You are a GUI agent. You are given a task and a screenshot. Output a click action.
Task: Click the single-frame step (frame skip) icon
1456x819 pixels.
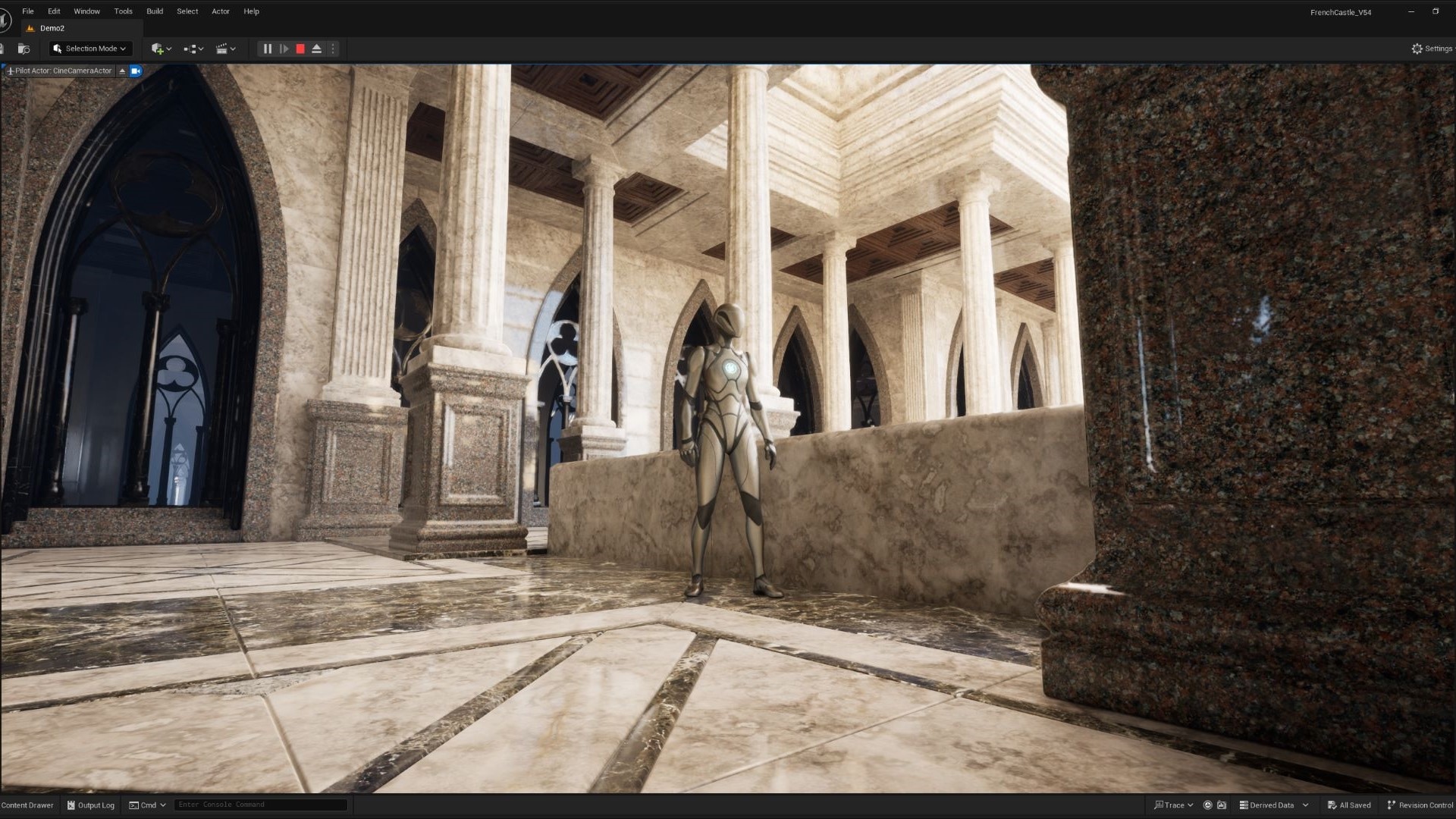click(284, 49)
